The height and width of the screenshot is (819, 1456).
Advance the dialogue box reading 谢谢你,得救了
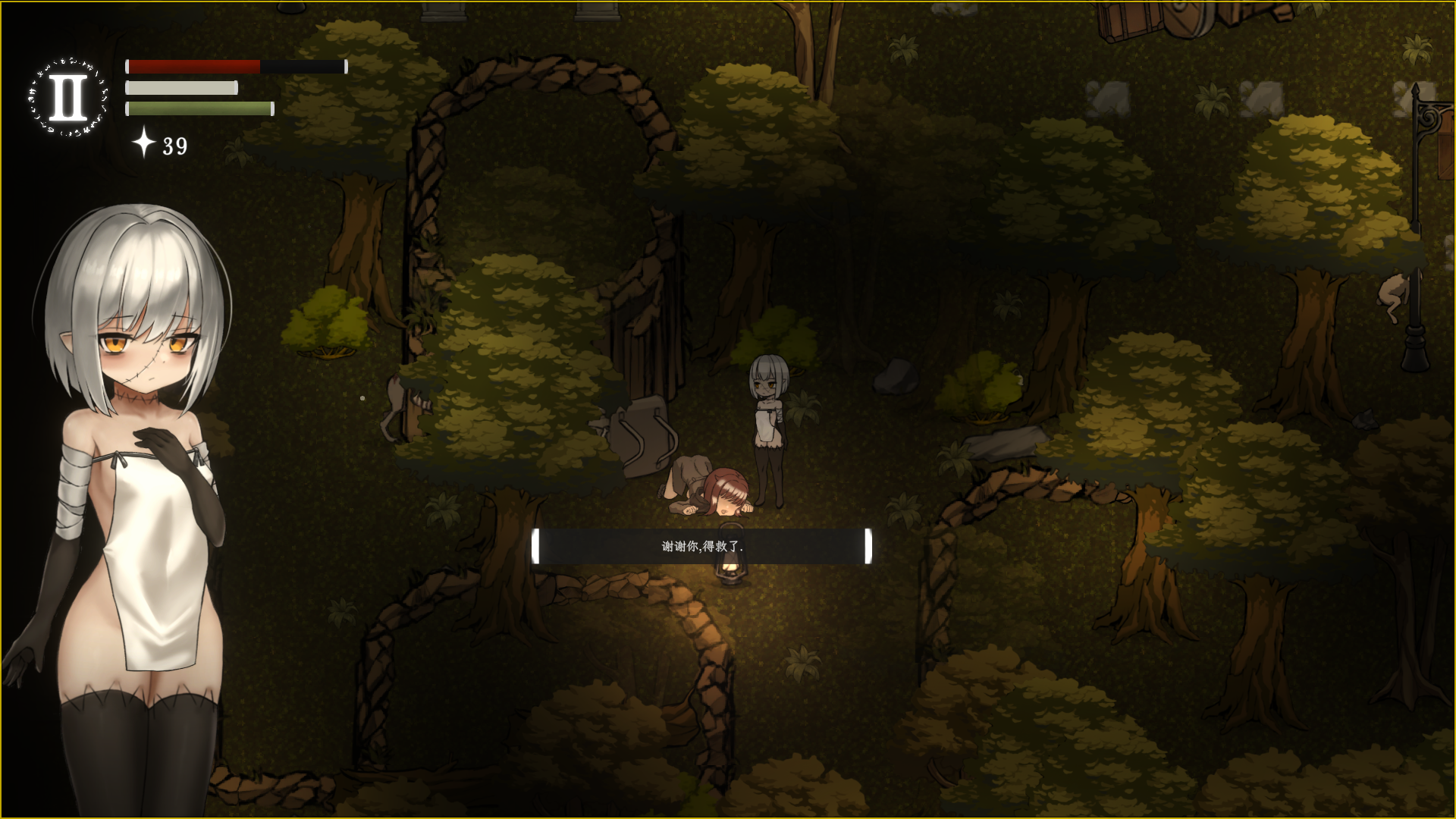pos(701,546)
